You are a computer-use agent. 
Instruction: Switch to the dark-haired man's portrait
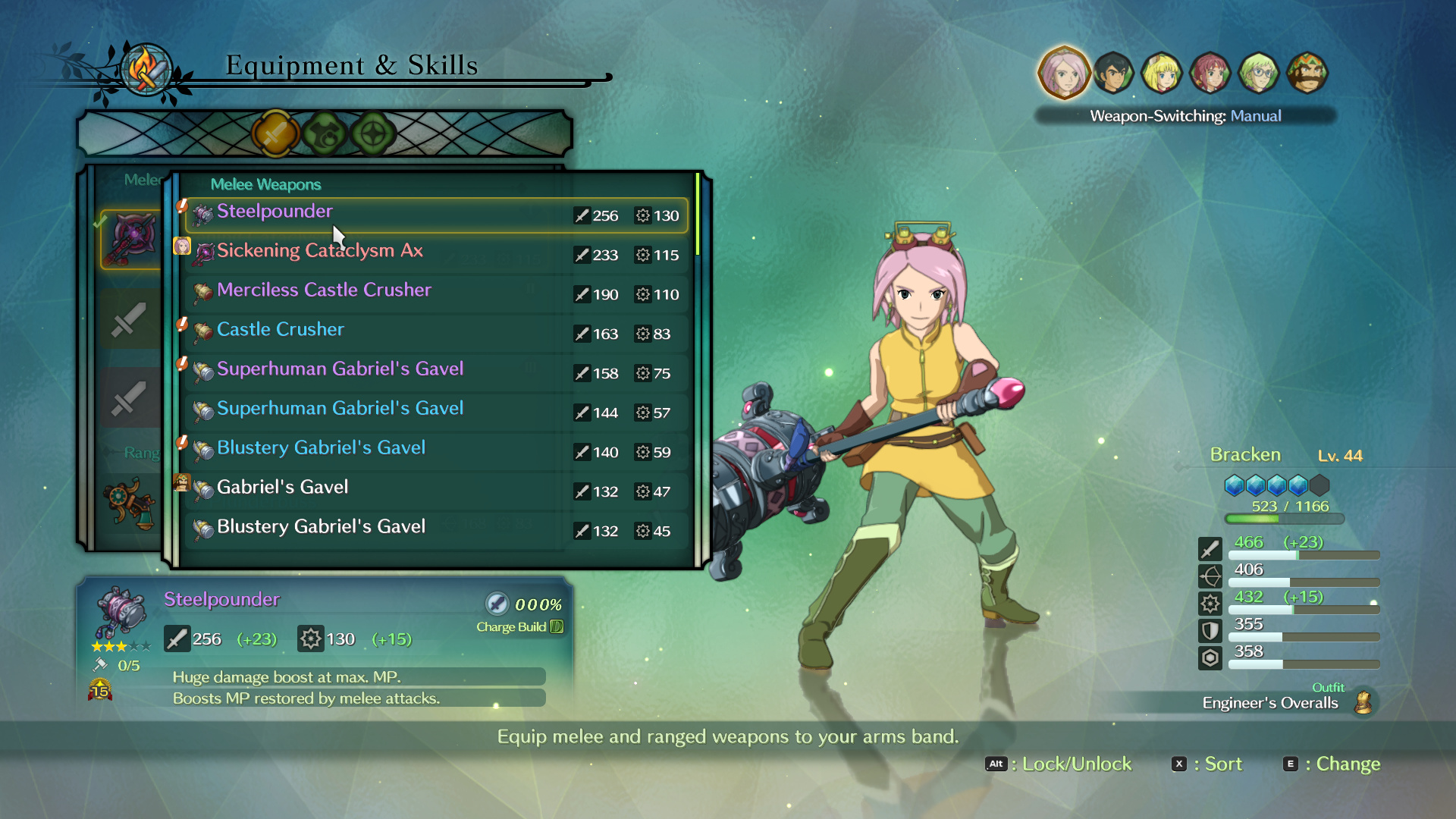coord(1112,74)
